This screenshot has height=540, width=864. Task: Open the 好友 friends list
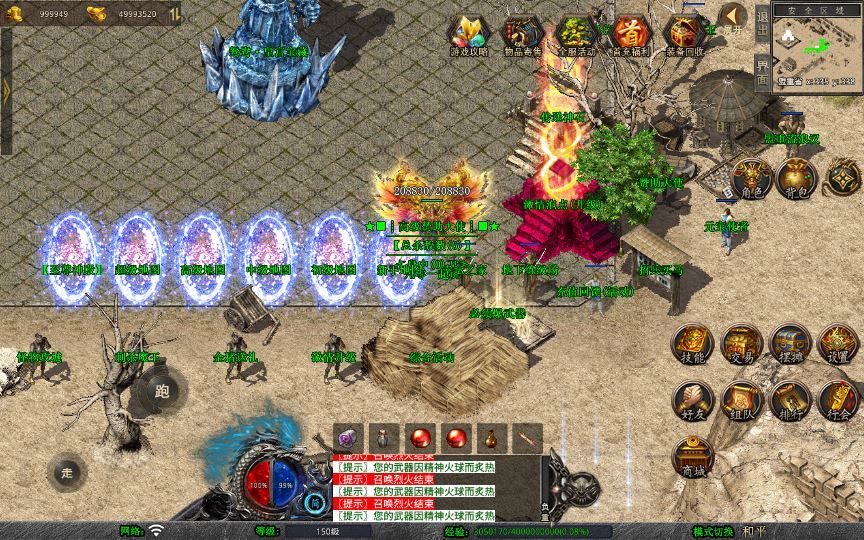pos(692,399)
